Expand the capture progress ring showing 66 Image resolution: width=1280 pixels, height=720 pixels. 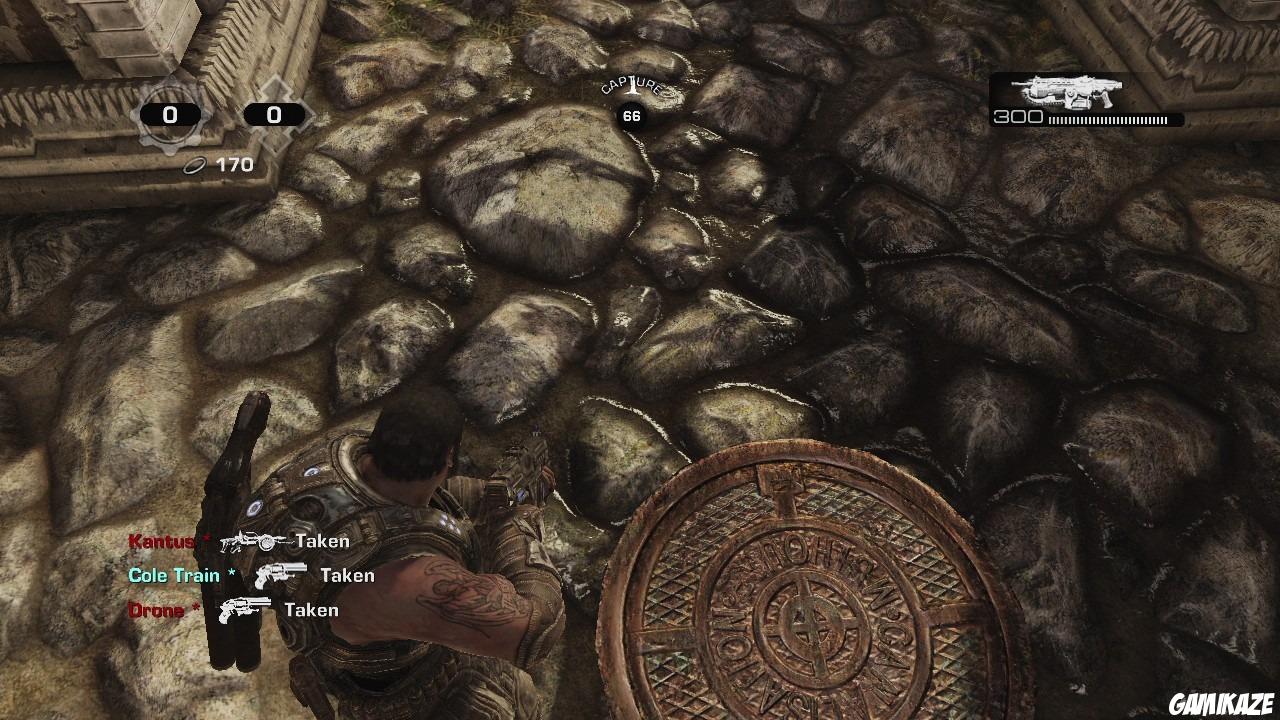click(x=631, y=114)
